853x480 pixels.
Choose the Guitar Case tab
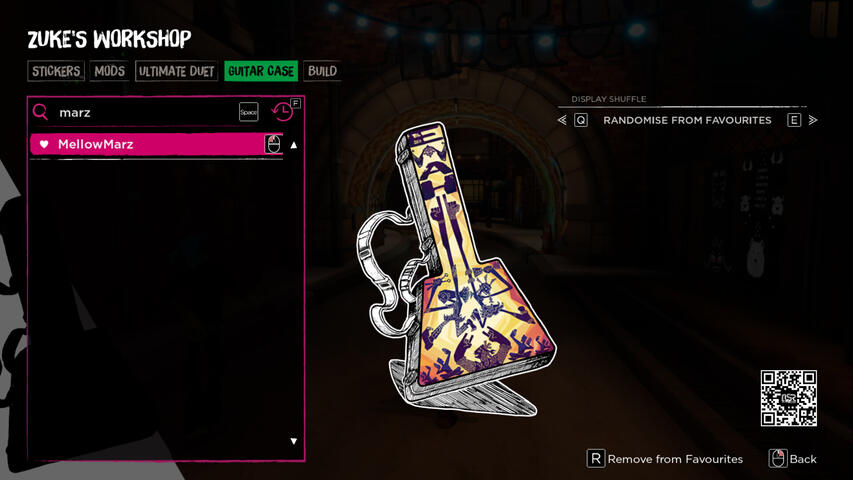click(260, 71)
